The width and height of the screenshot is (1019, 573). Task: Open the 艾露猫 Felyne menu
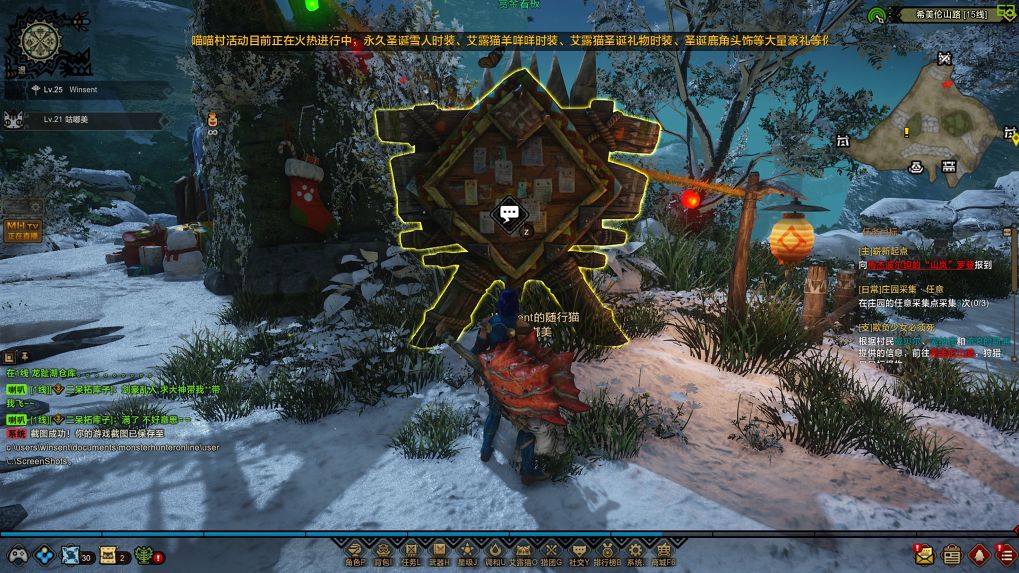(522, 551)
